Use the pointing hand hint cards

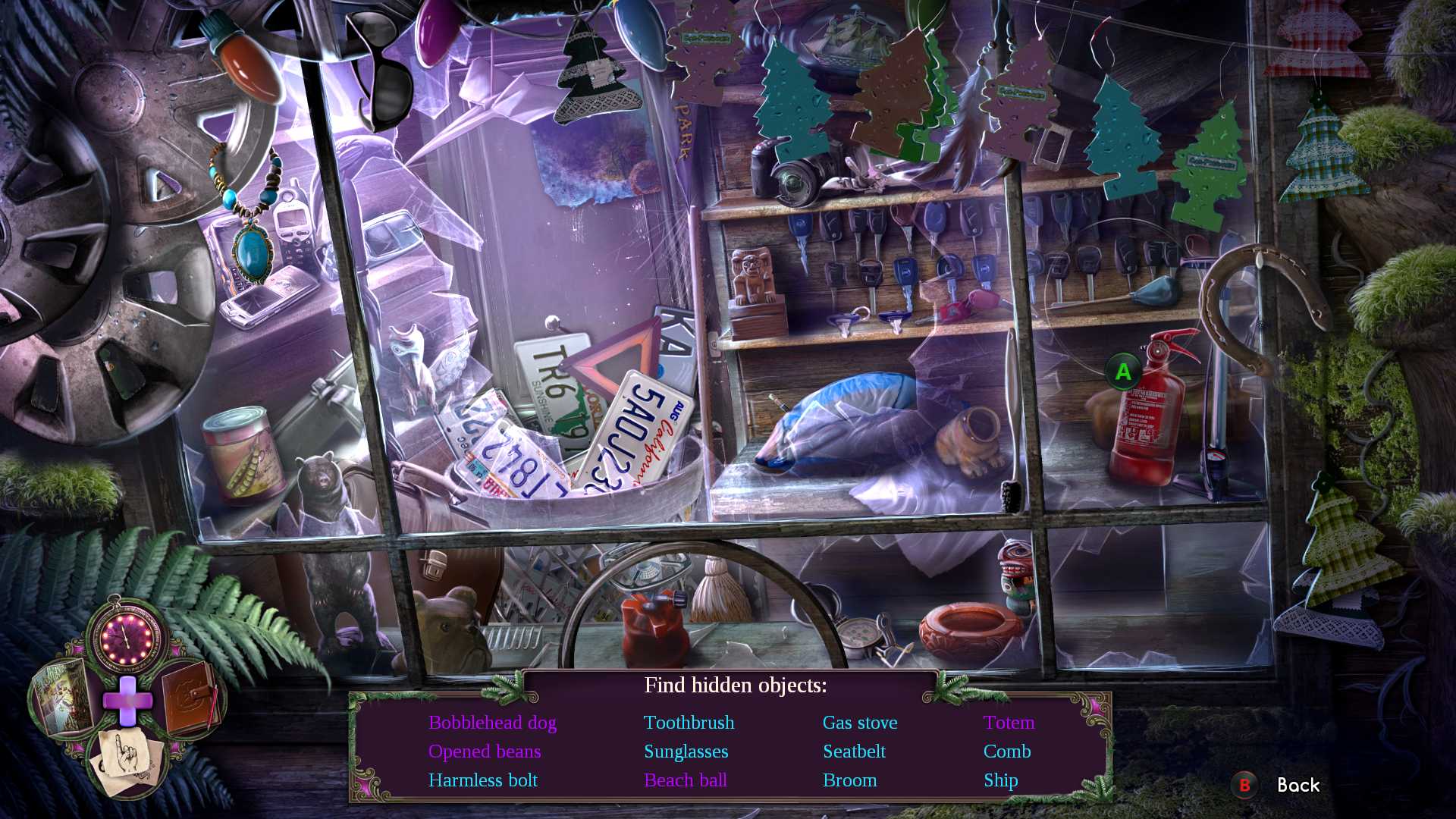click(x=127, y=760)
